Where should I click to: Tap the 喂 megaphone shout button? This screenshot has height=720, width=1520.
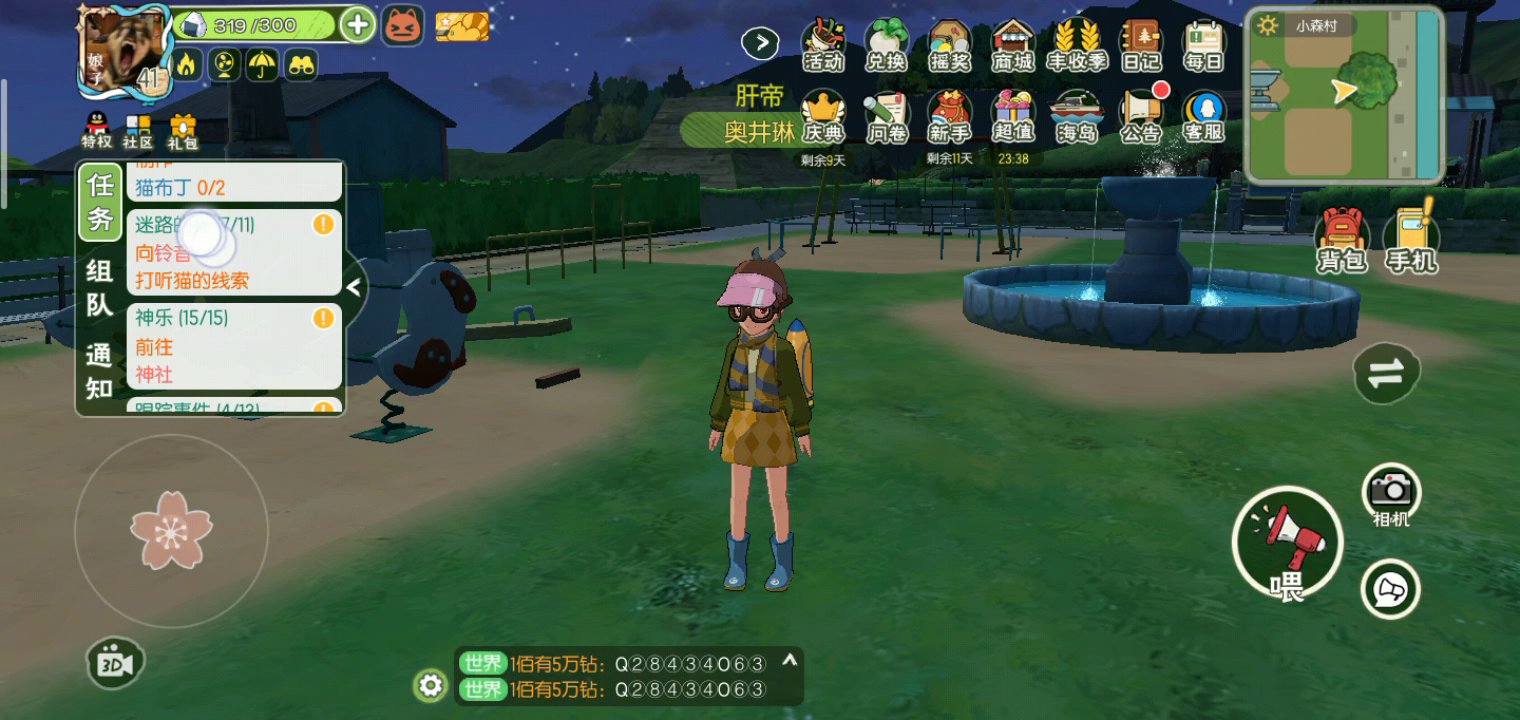pos(1287,544)
